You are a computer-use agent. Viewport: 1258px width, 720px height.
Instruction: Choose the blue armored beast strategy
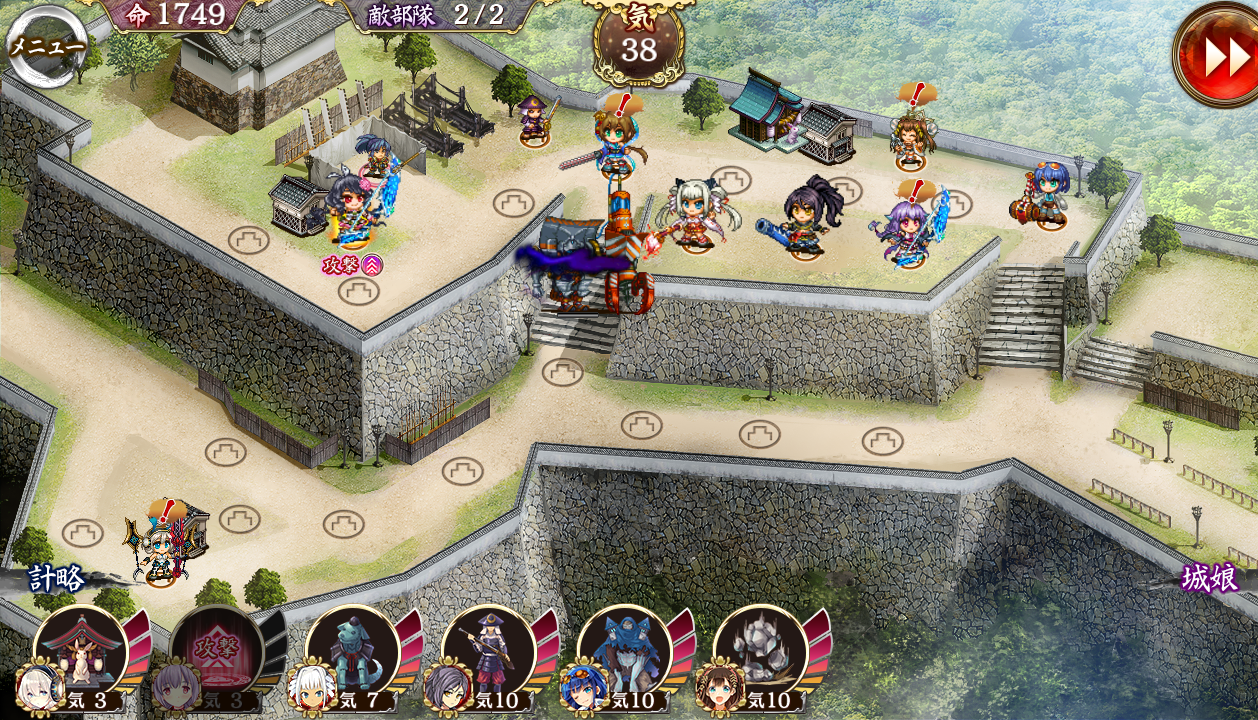pos(624,652)
